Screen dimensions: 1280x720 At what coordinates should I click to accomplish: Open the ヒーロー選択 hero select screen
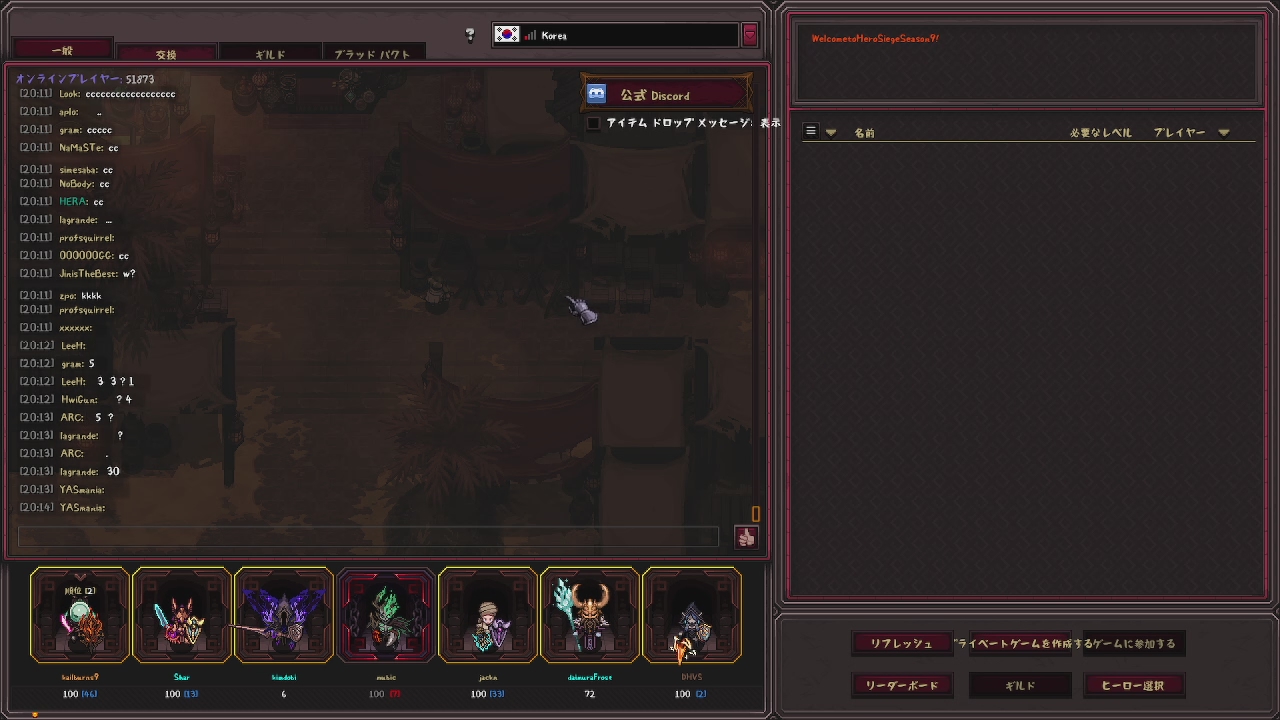click(x=1132, y=686)
